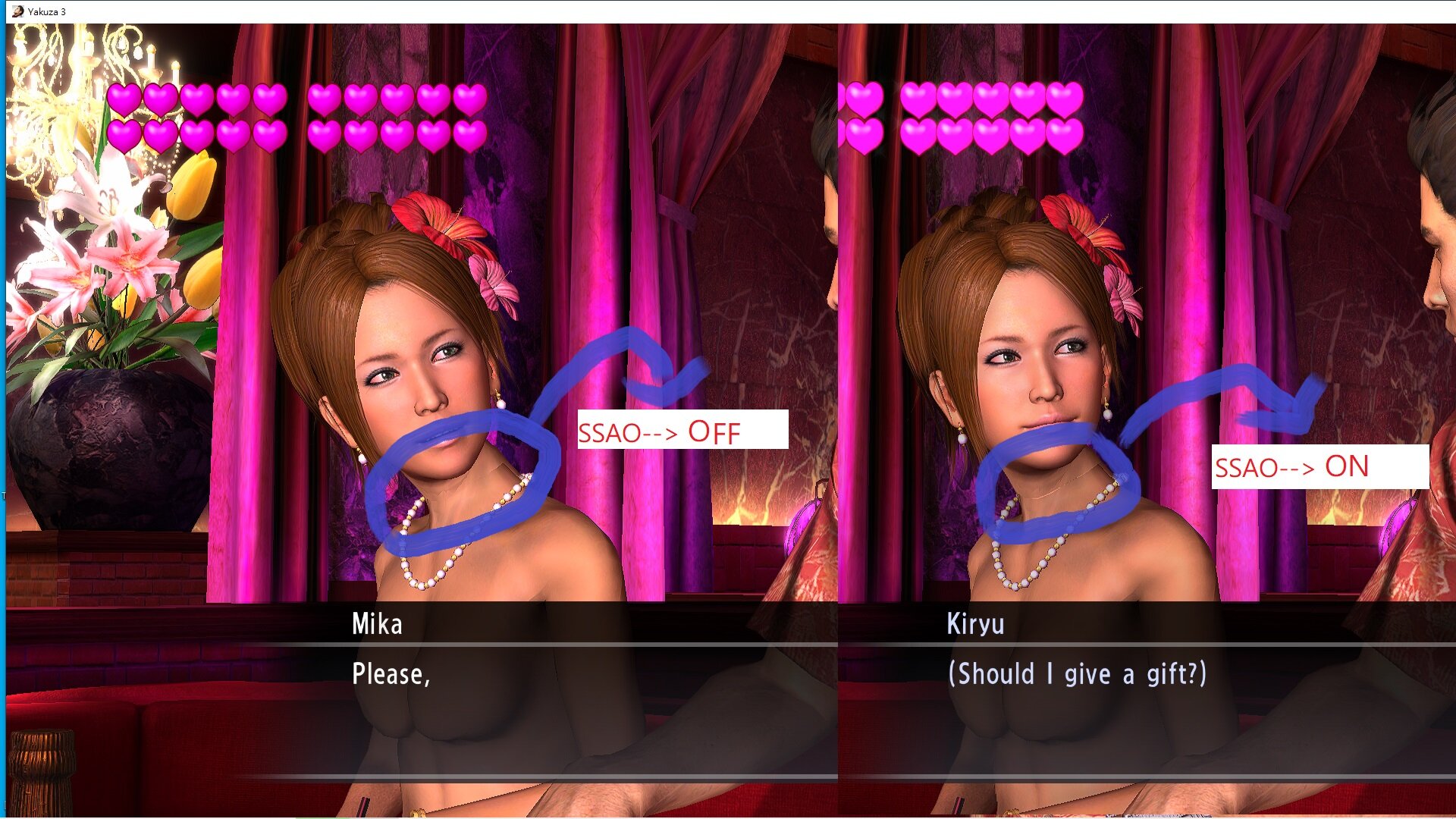
Task: Open the Yakuza 3 window icon menu
Action: [x=17, y=11]
